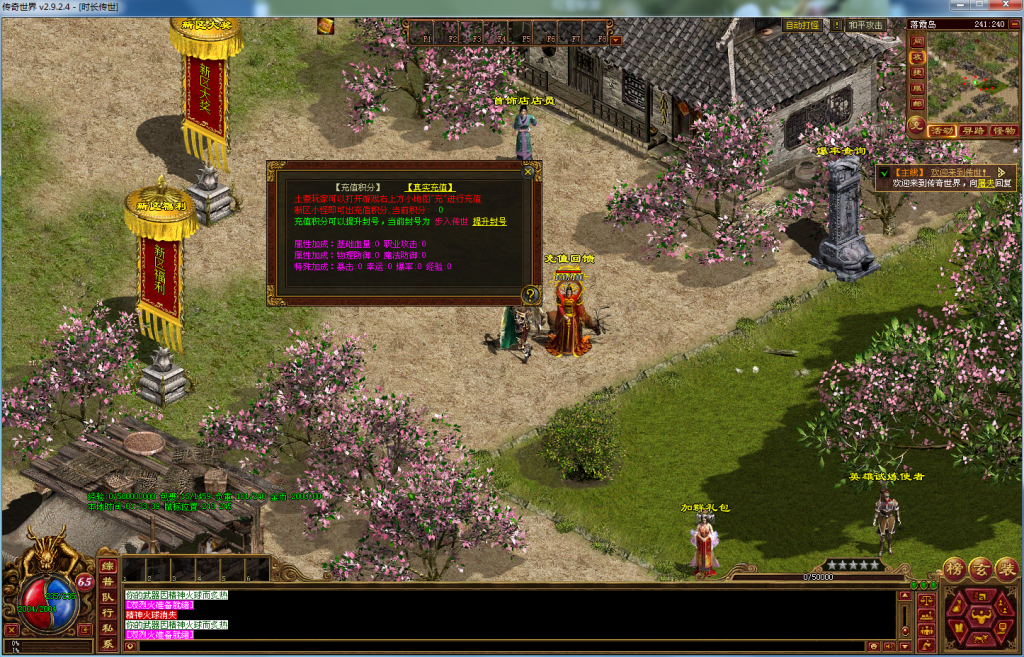Show the 怪物 monsters tab

(1002, 131)
